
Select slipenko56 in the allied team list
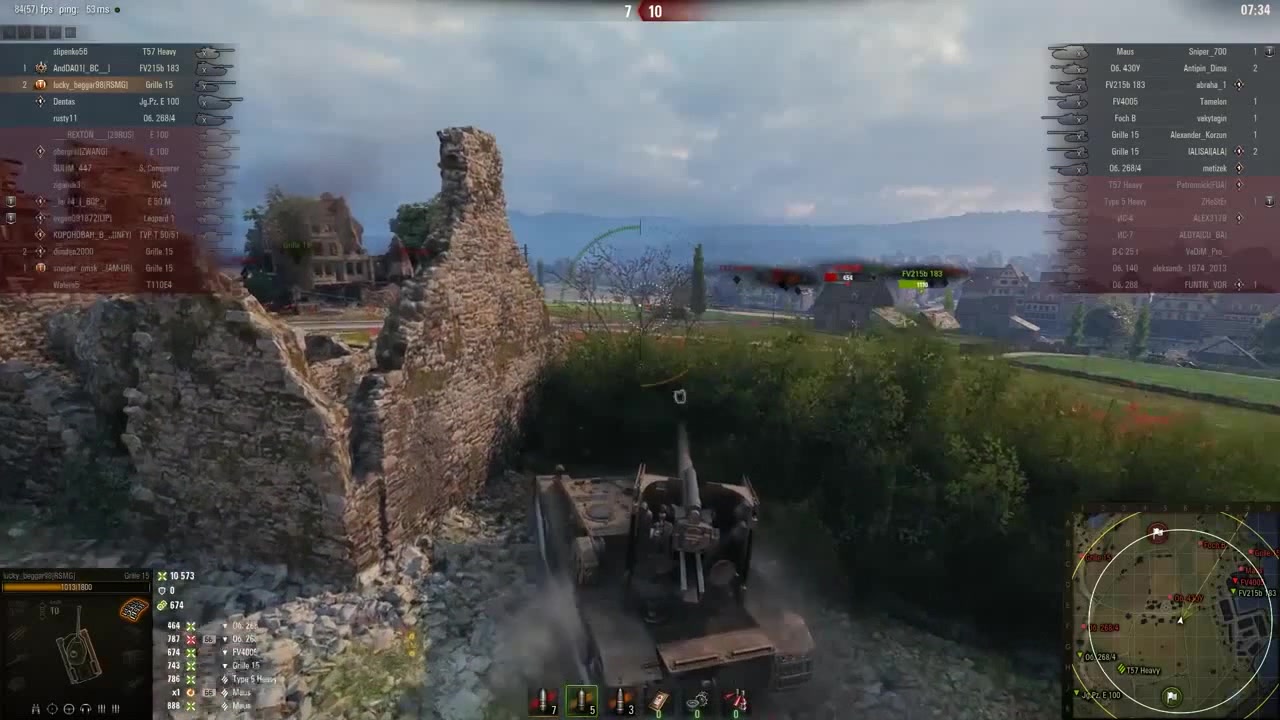coord(71,52)
